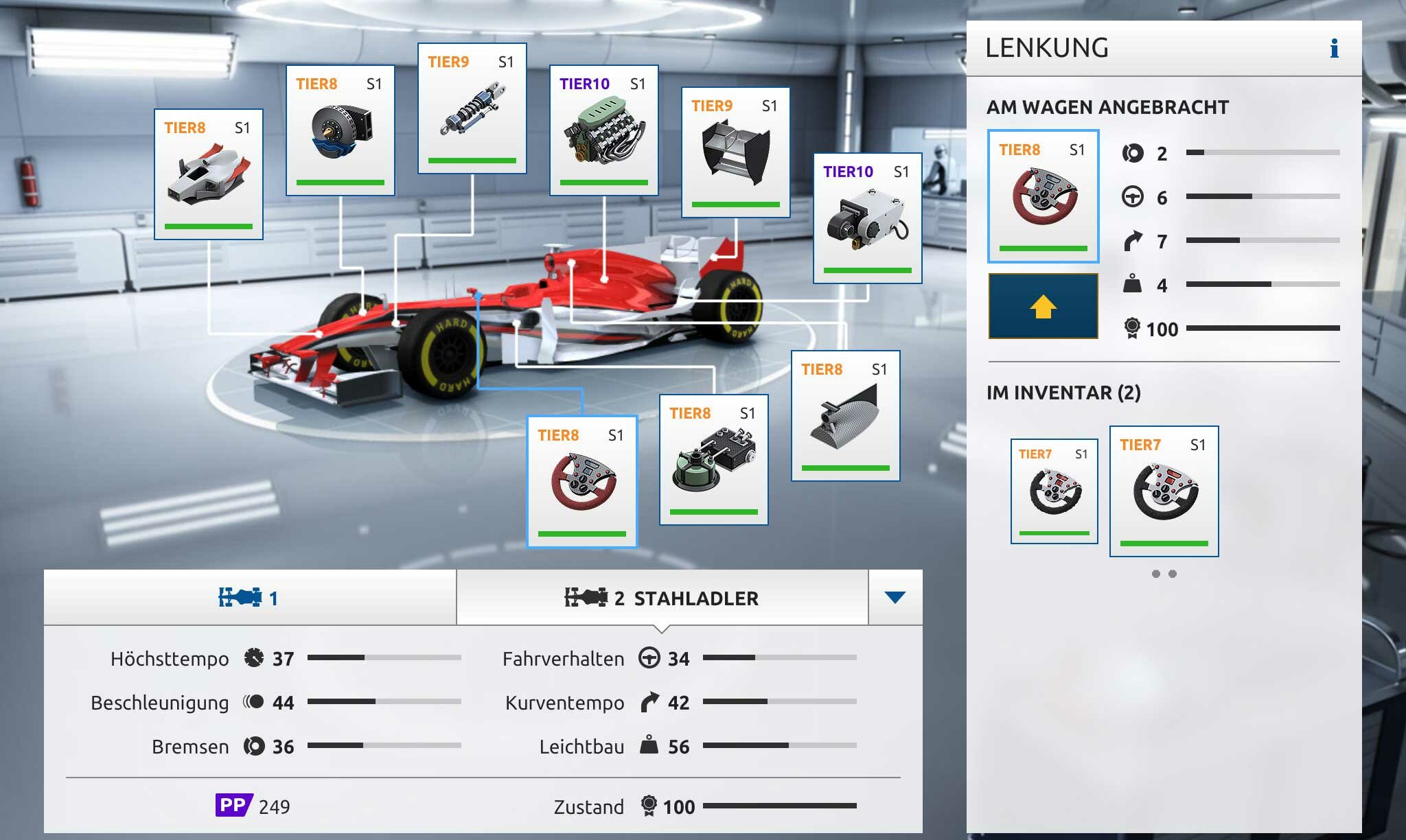1406x840 pixels.
Task: Click the yellow arrow upgrade button
Action: coord(1044,306)
